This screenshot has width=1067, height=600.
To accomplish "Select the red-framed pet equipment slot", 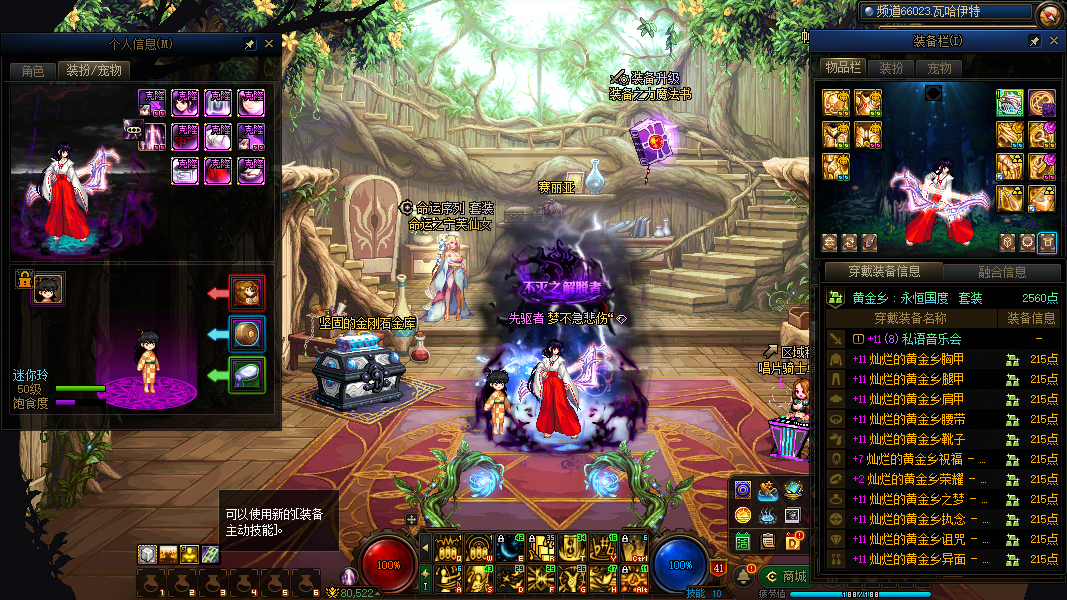I will tap(247, 293).
